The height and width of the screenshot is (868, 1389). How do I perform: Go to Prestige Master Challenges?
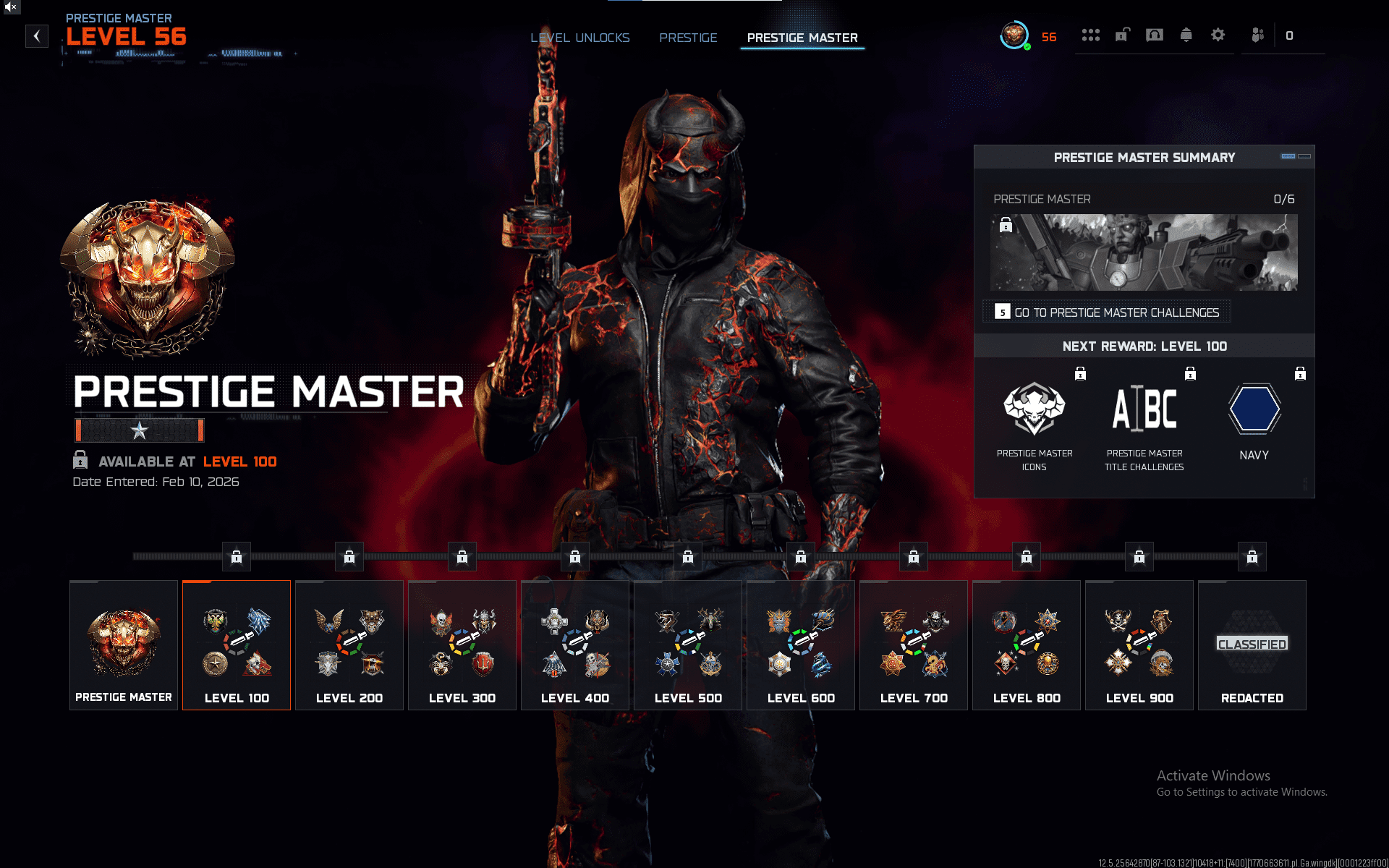pyautogui.click(x=1108, y=312)
